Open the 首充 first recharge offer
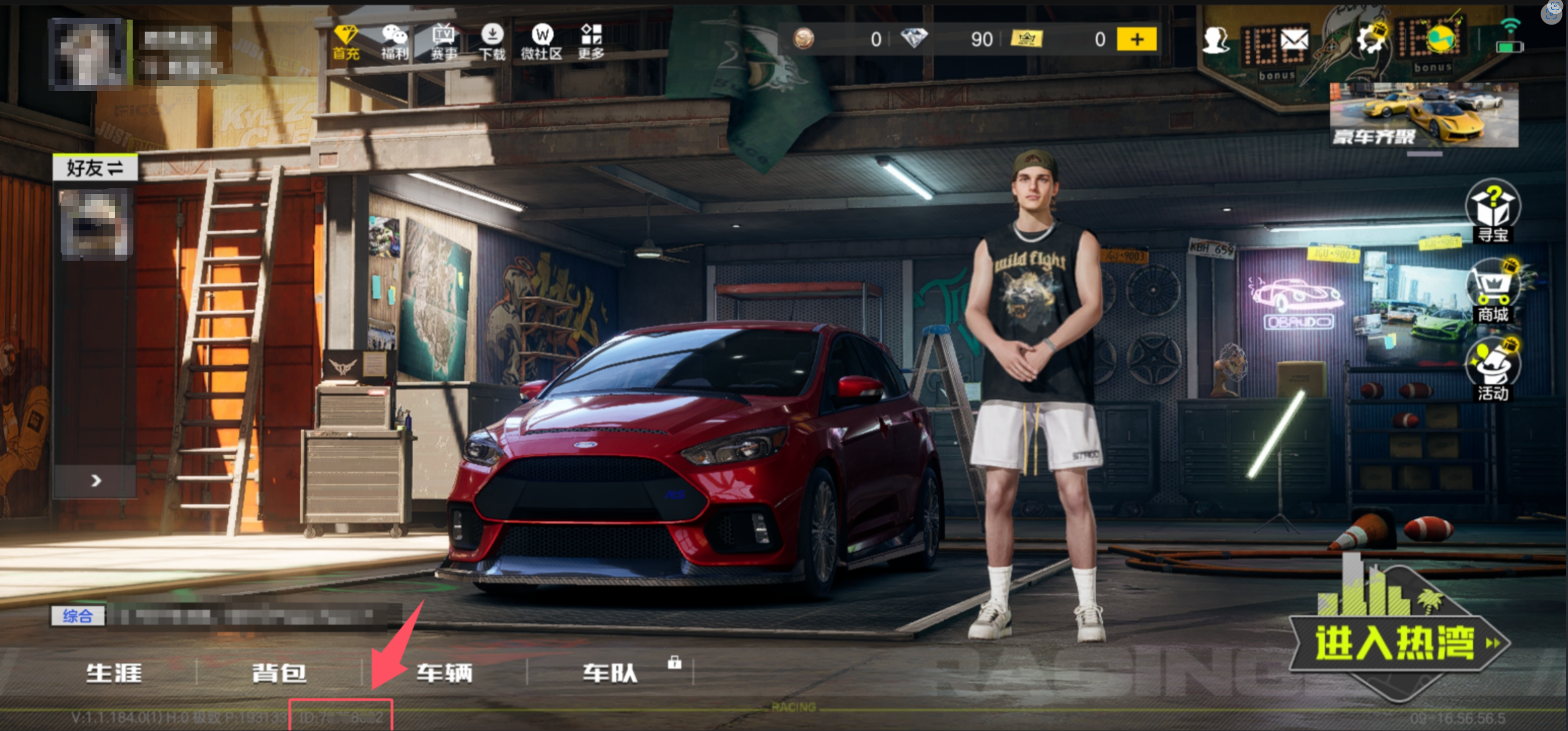The width and height of the screenshot is (1568, 731). coord(346,42)
